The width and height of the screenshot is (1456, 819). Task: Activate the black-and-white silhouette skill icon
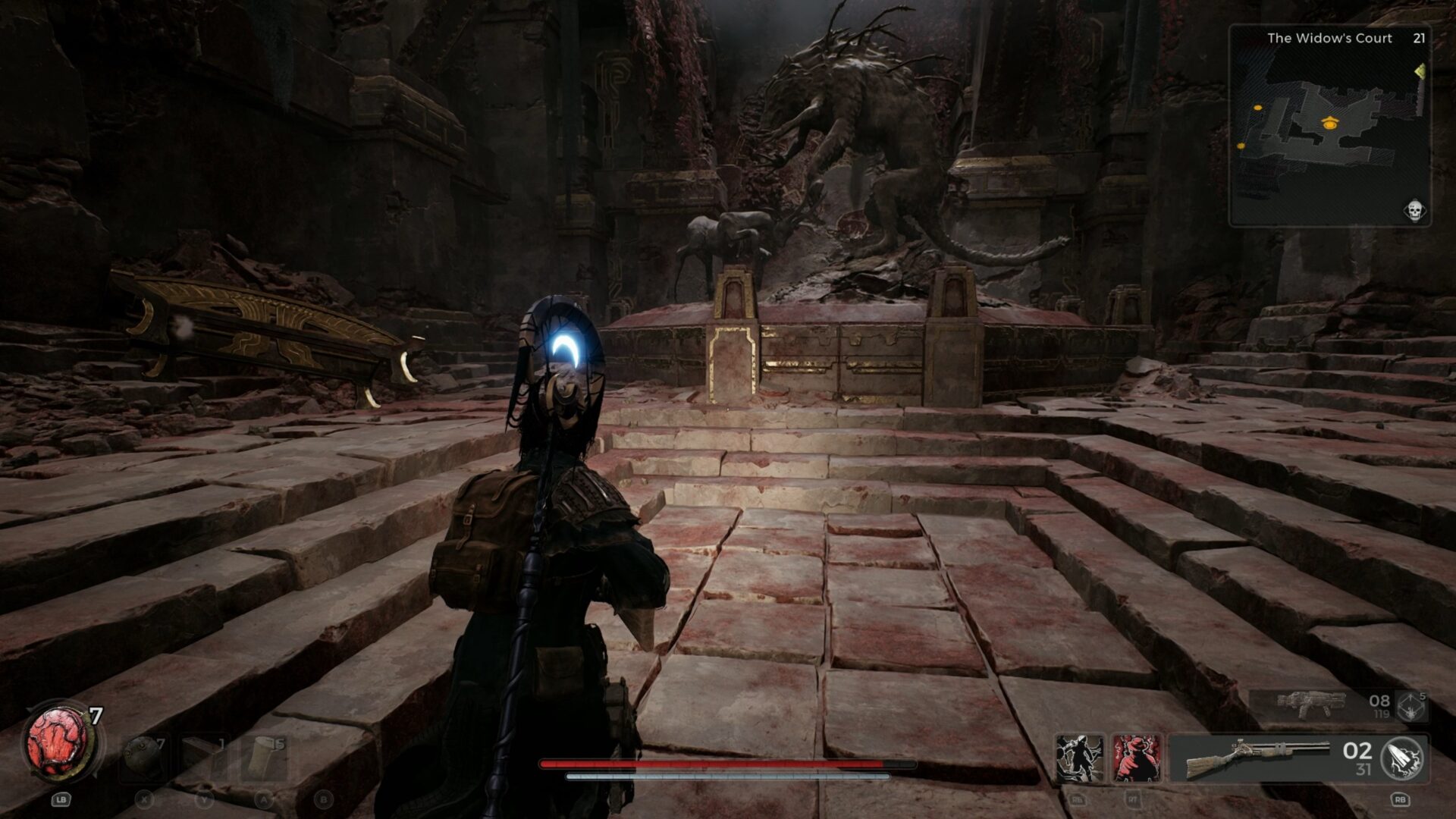click(1079, 758)
